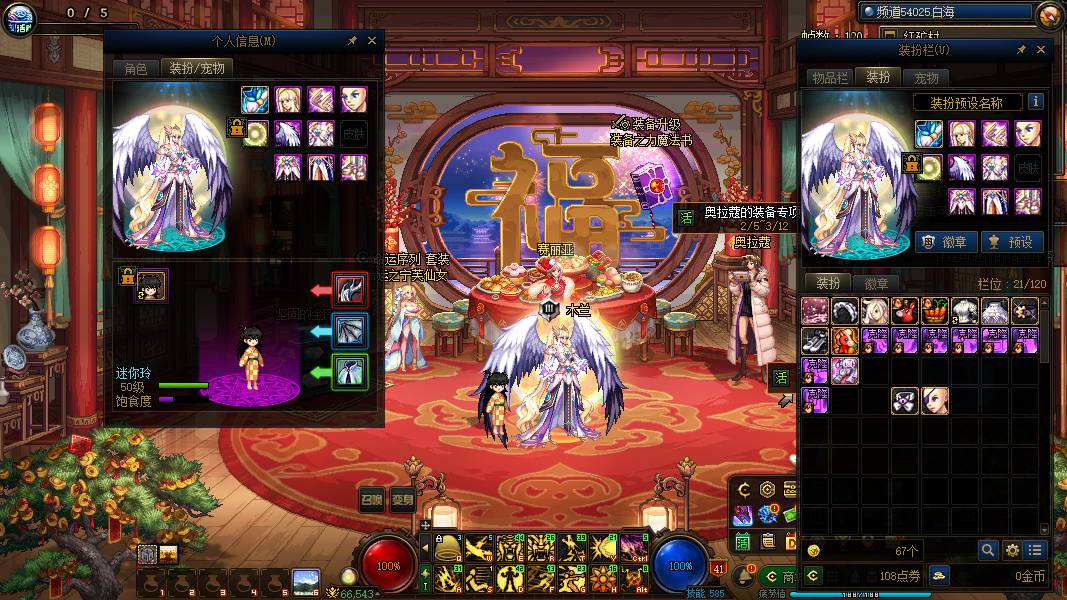Open the inventory gear settings button
The image size is (1067, 600).
[1012, 550]
